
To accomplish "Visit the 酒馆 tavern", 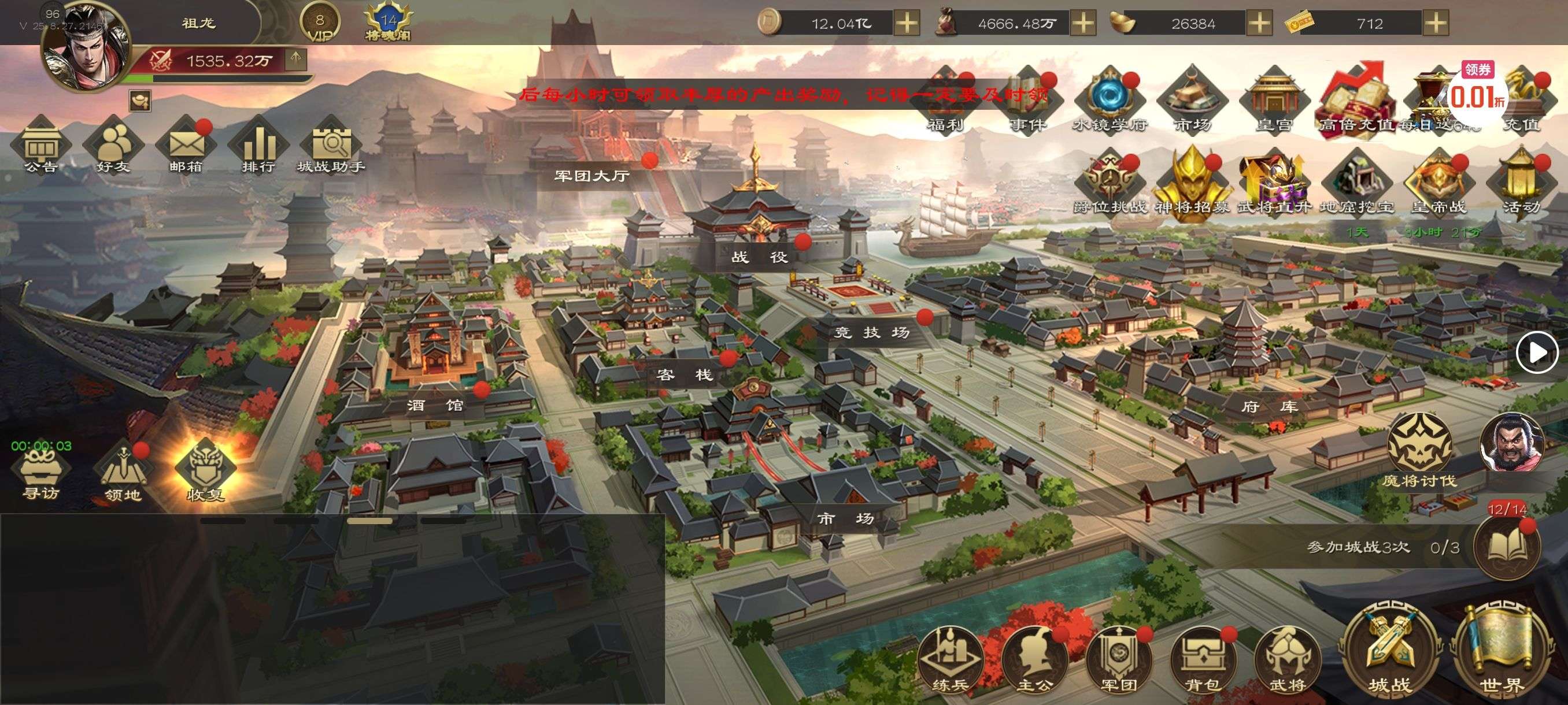I will (x=435, y=405).
